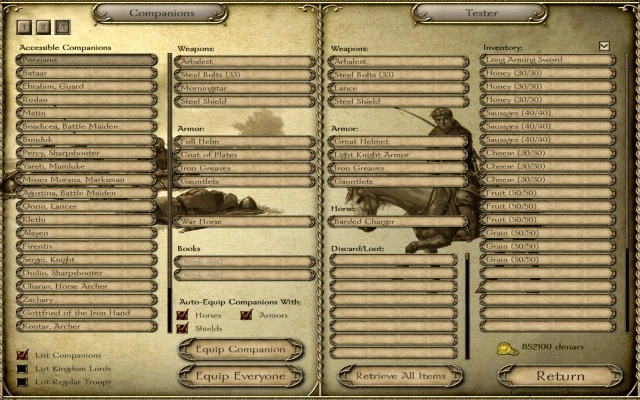The image size is (640, 400).
Task: Toggle the List Companions checkbox
Action: pyautogui.click(x=22, y=355)
